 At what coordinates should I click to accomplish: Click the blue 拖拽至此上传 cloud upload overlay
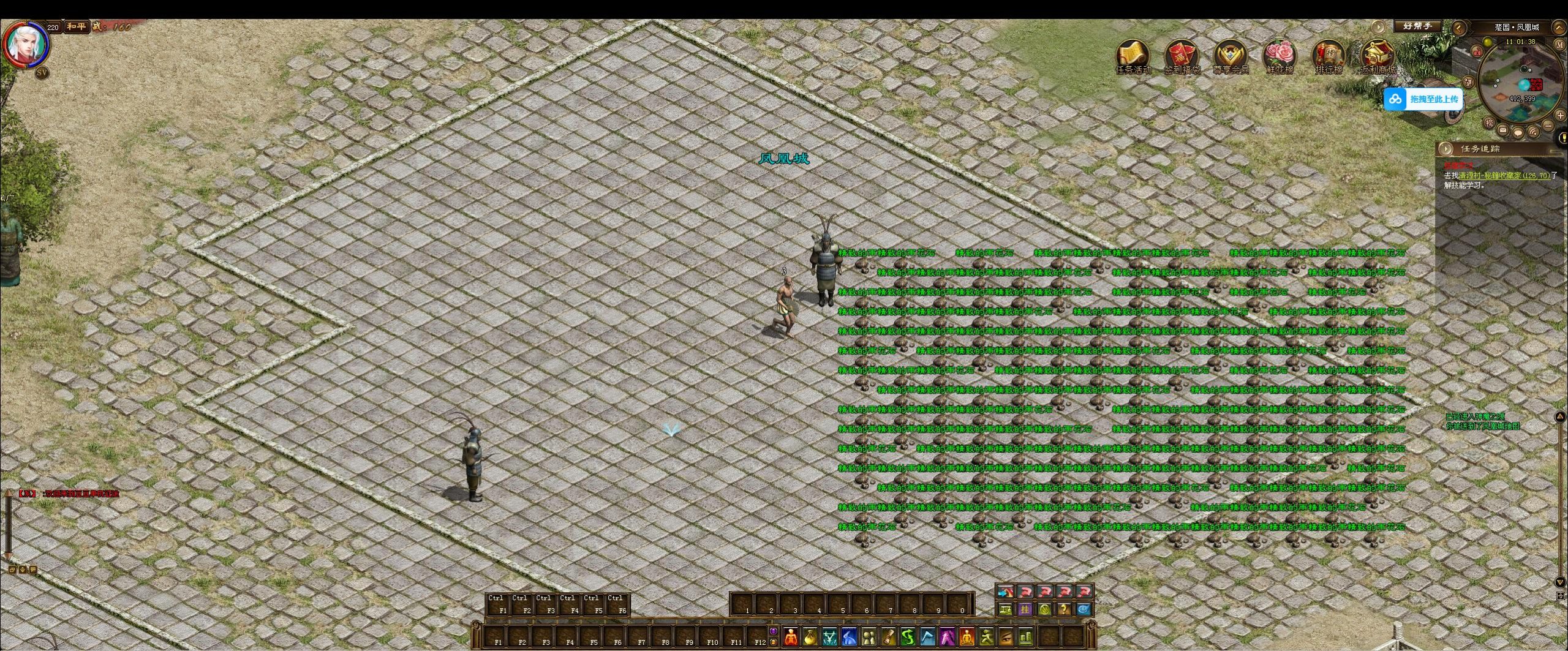coord(1423,99)
